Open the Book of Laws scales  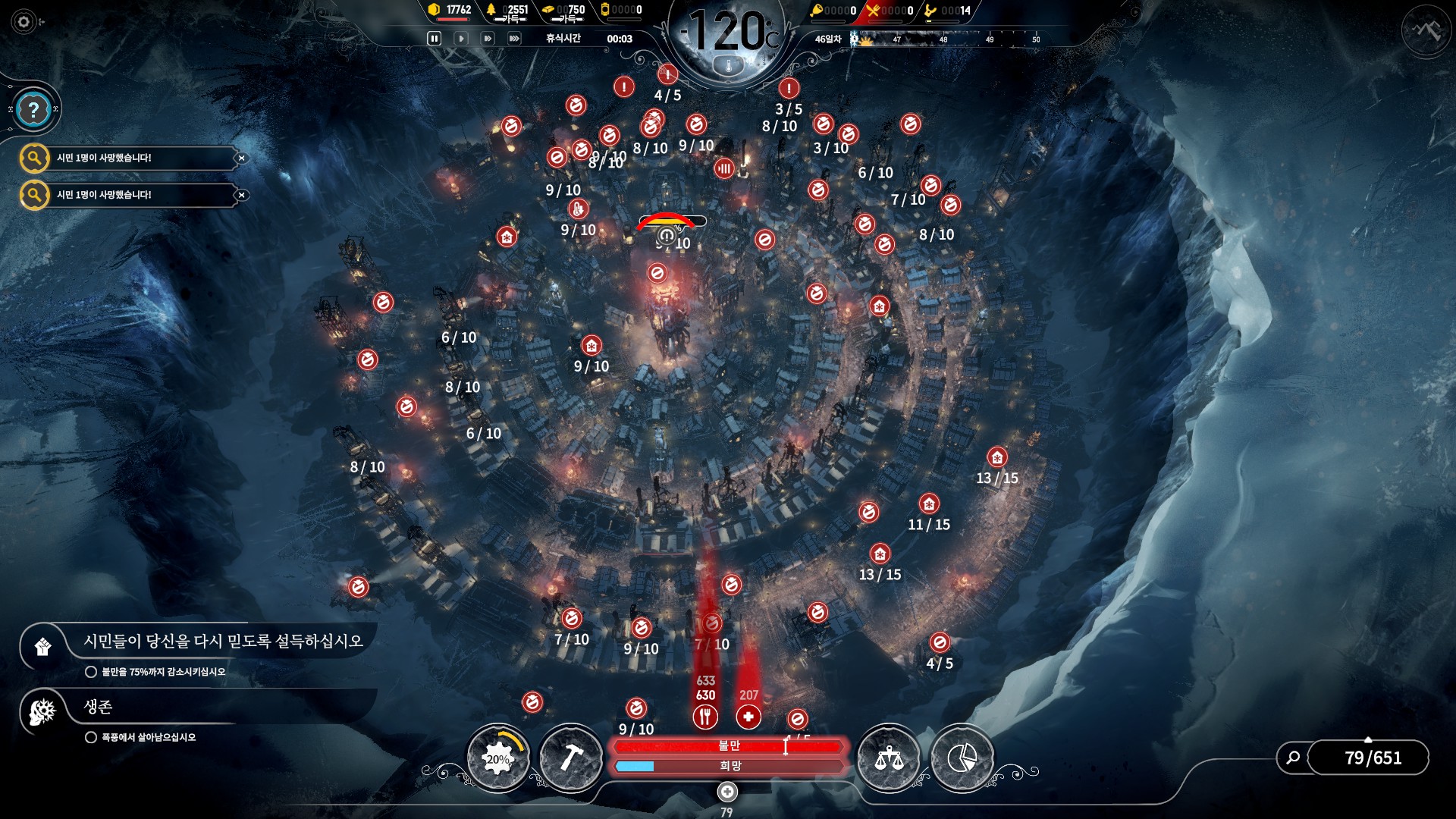point(889,758)
